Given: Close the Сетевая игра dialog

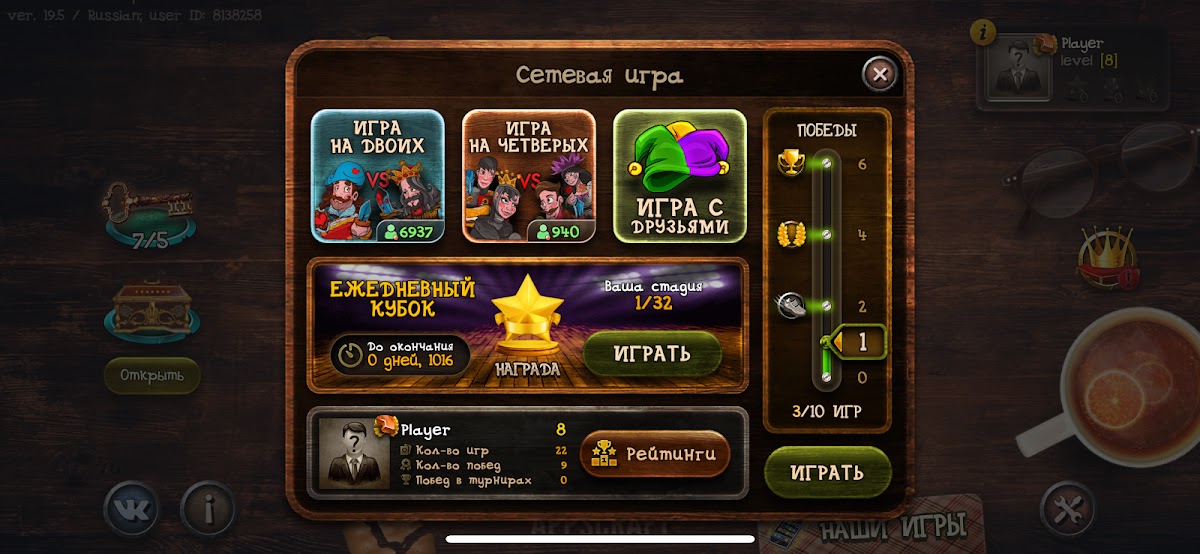Looking at the screenshot, I should [x=879, y=74].
